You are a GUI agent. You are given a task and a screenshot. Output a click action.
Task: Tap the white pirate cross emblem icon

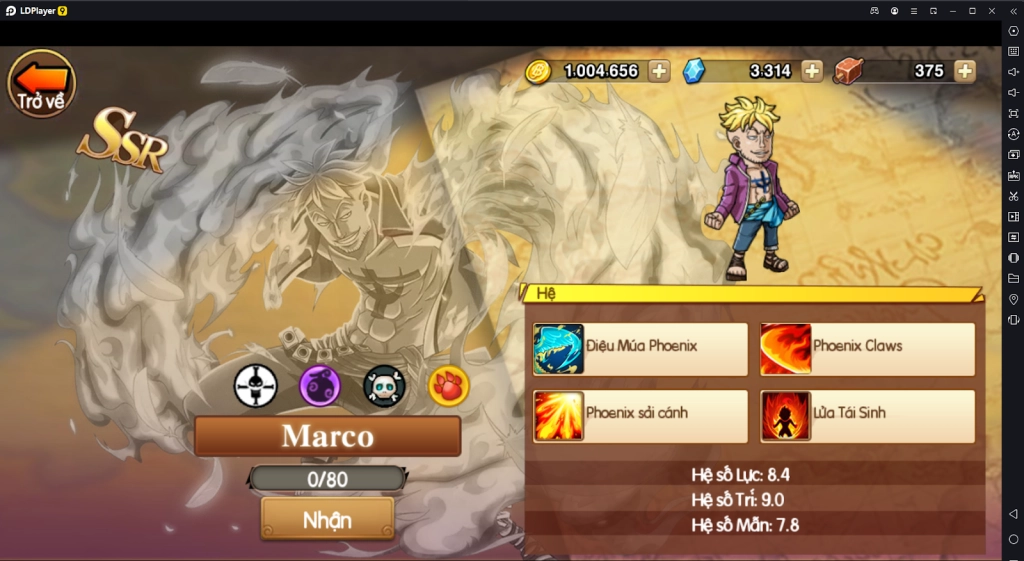click(255, 386)
